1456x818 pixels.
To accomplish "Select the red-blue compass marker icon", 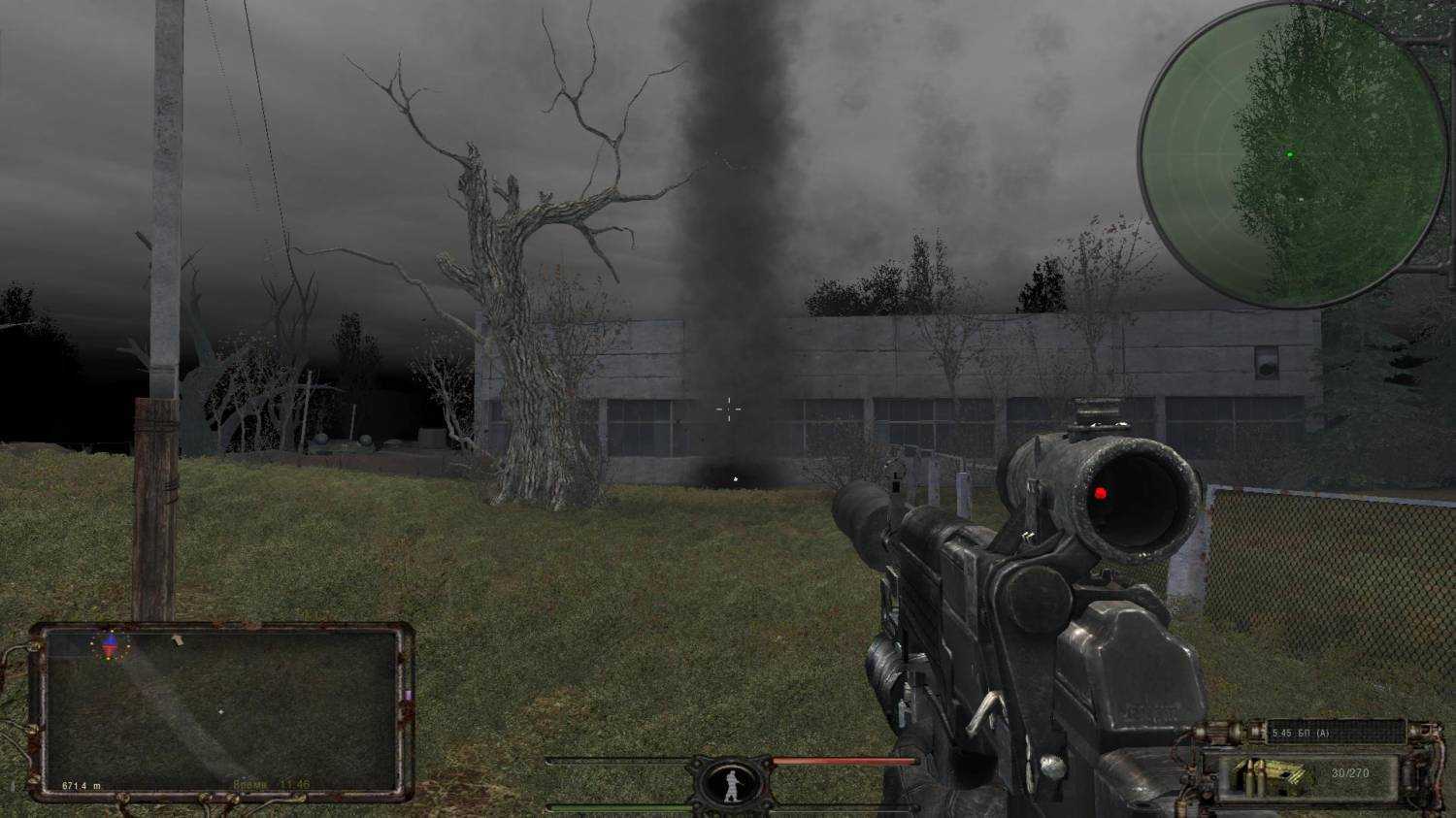I will click(x=110, y=643).
